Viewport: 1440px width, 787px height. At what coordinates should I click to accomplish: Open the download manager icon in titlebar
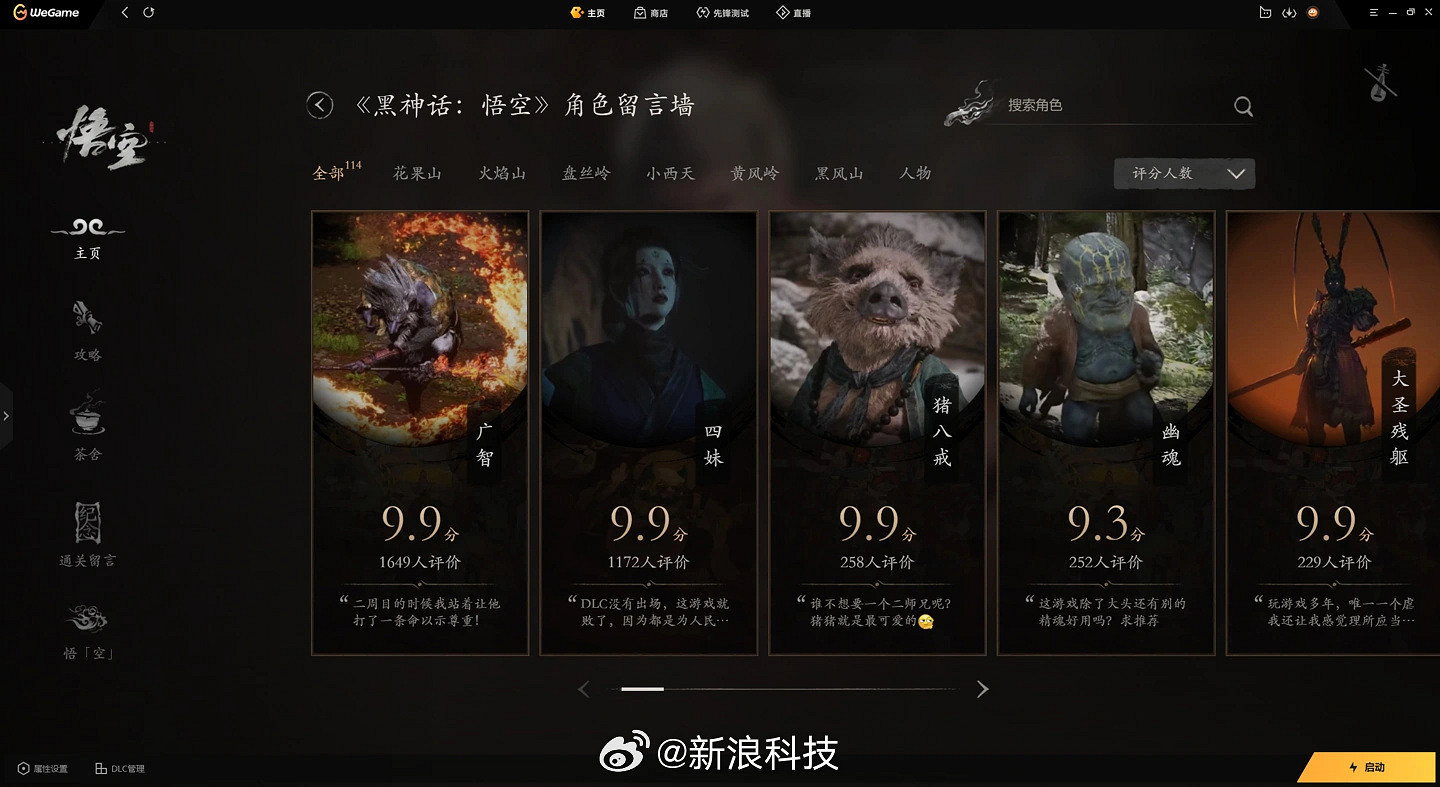1289,13
